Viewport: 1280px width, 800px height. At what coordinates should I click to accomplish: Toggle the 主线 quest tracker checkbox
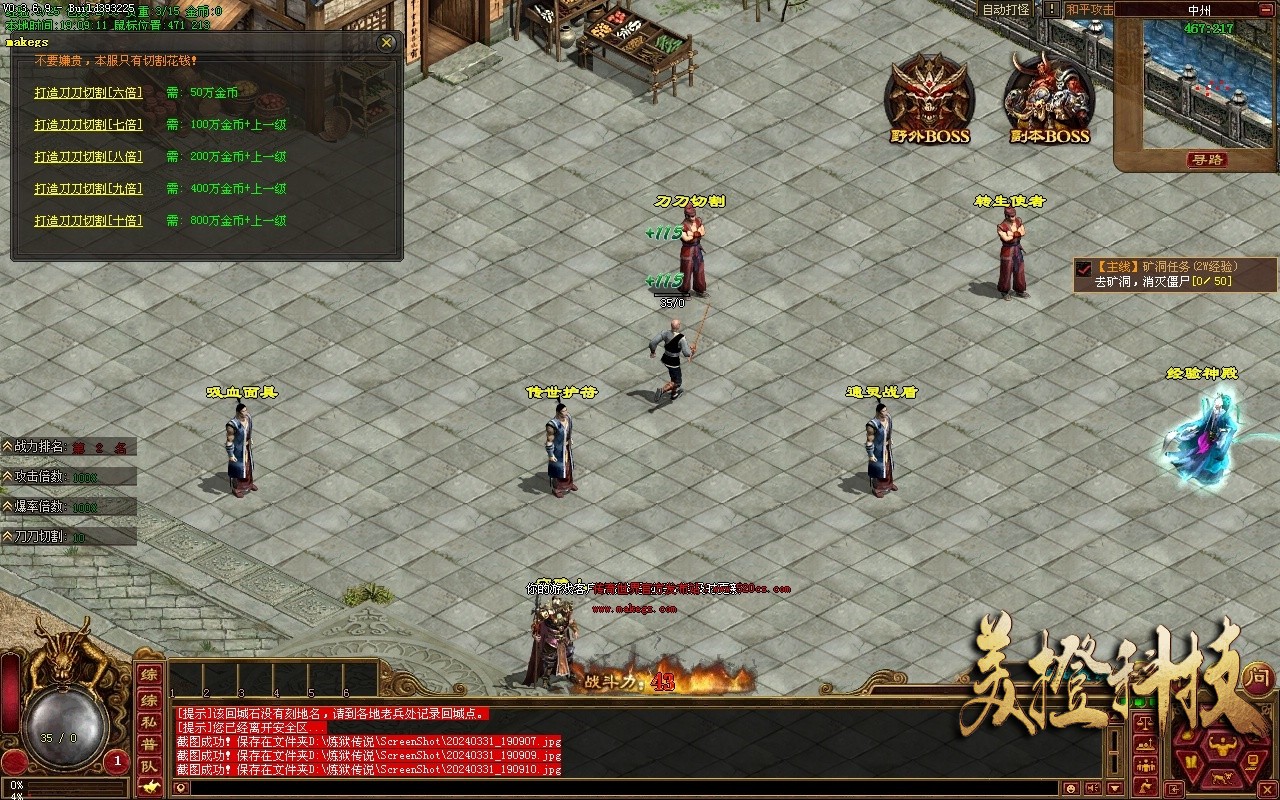pos(1084,268)
